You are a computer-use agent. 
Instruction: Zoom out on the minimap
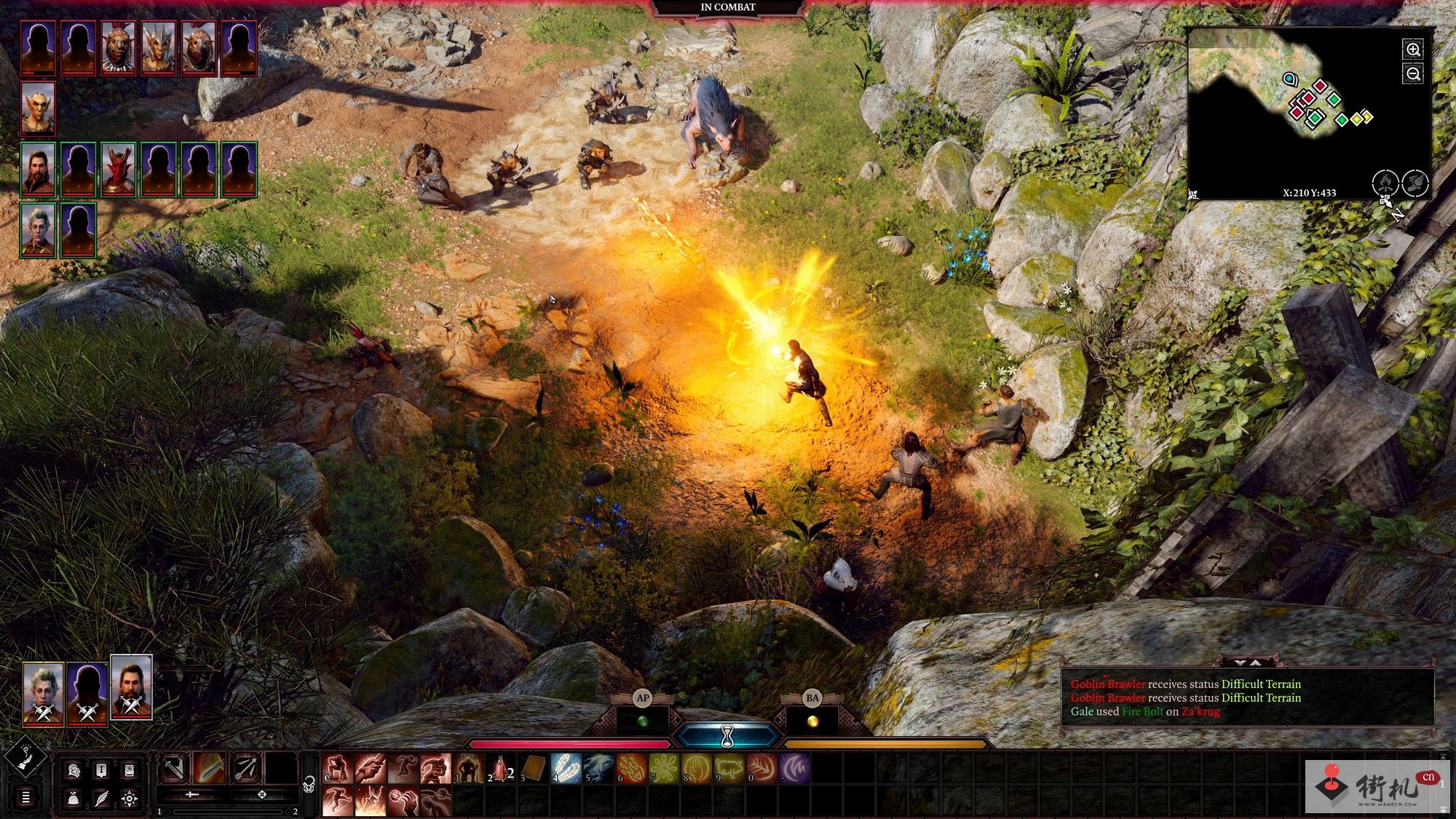coord(1413,74)
